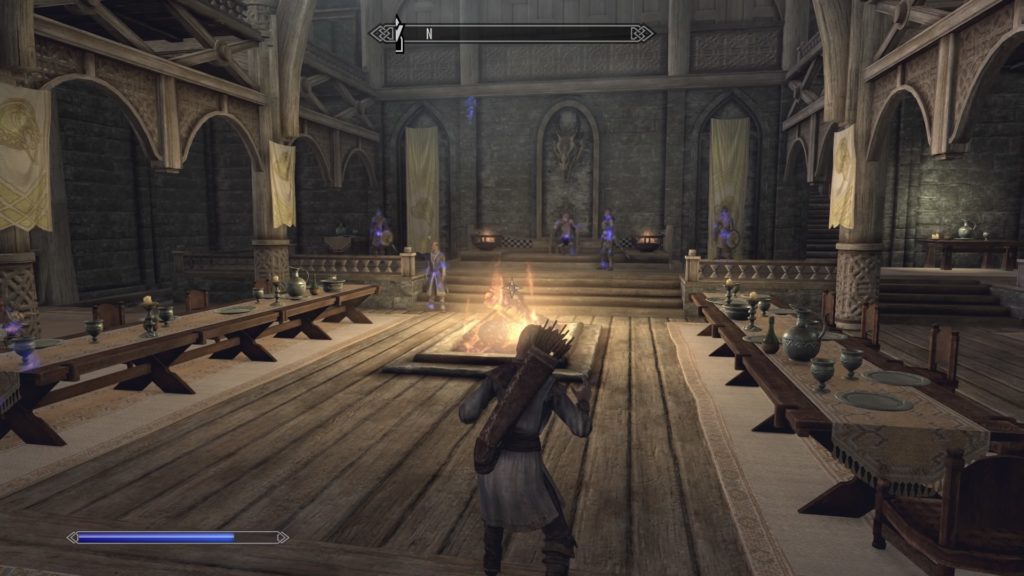Screen dimensions: 1024x576
Task: Click the compass bar showing north
Action: pos(512,33)
